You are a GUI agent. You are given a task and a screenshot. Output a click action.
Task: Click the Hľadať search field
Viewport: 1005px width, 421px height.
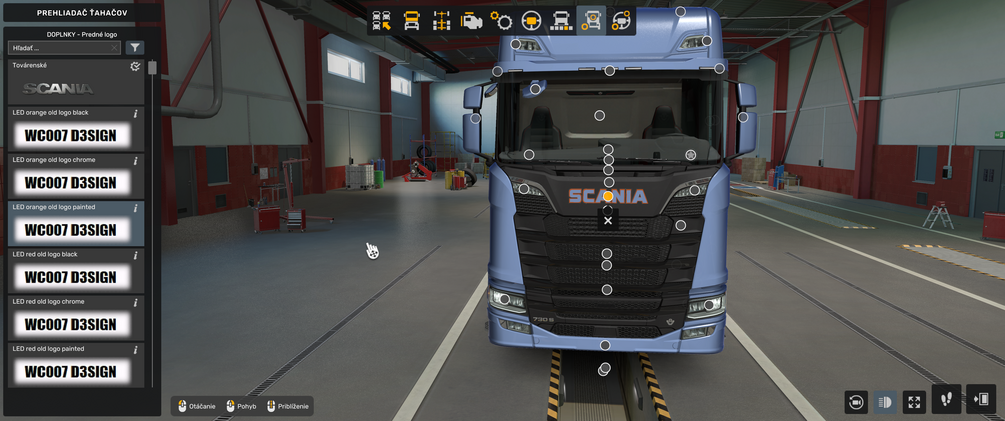tap(60, 47)
